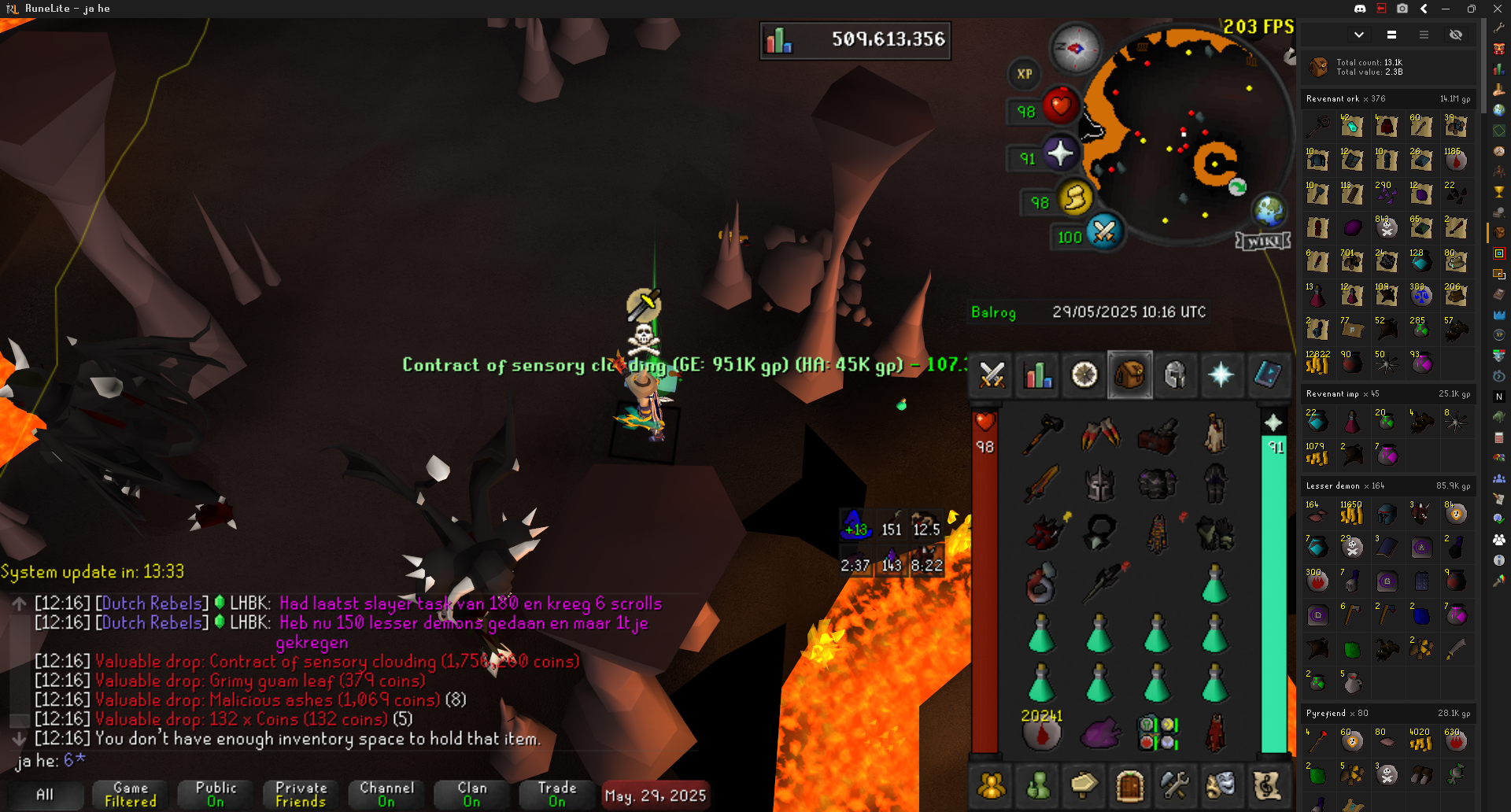
Task: Select the rune pouch item
Action: click(1158, 732)
